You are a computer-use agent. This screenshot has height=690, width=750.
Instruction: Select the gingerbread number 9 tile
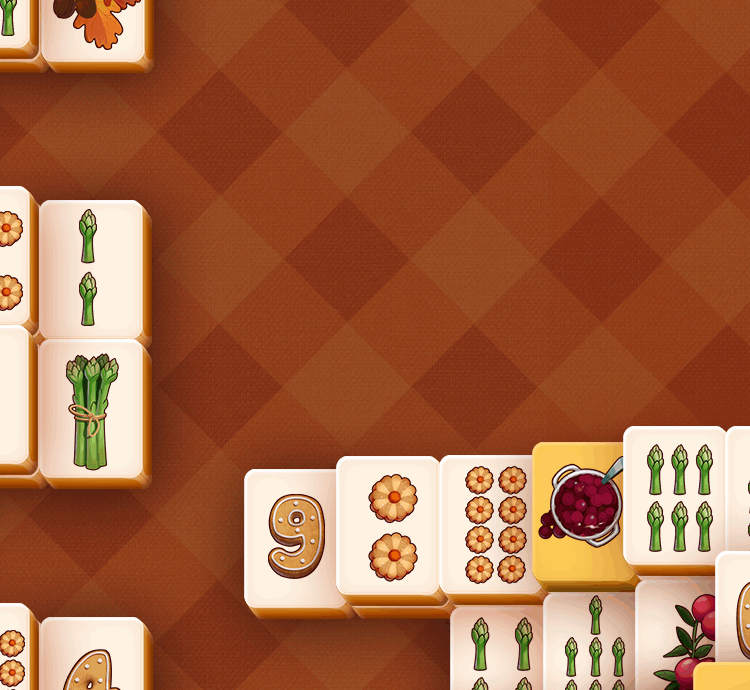(x=295, y=536)
